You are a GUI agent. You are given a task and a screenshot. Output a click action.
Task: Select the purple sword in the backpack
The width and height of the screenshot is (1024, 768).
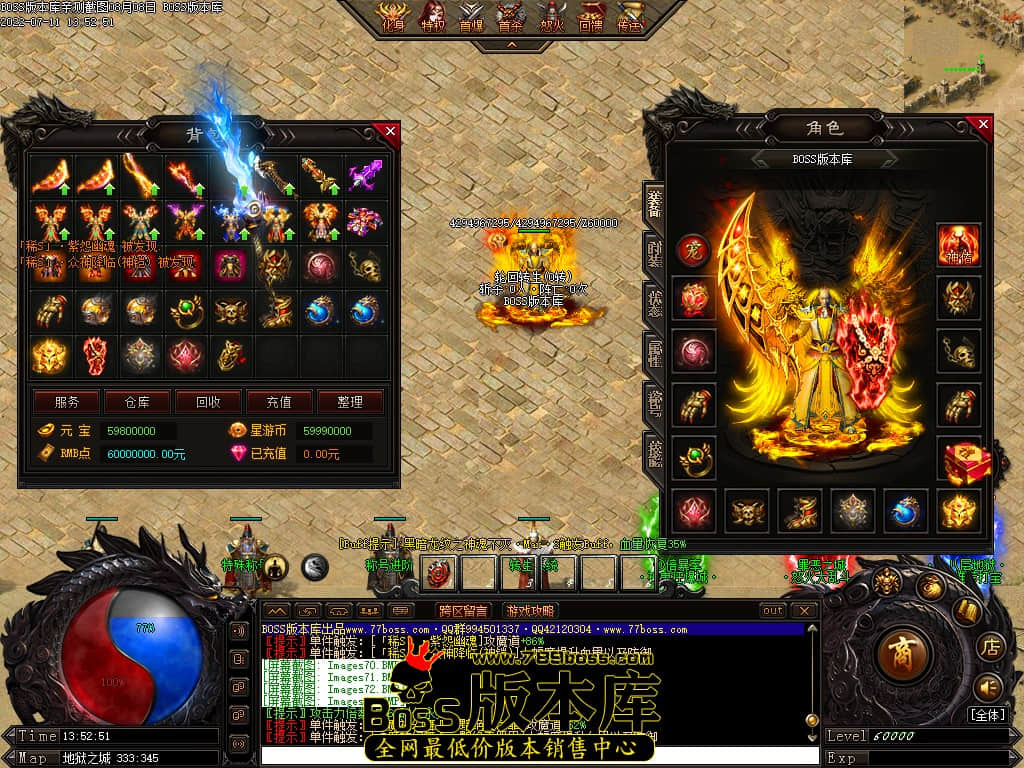(x=365, y=177)
